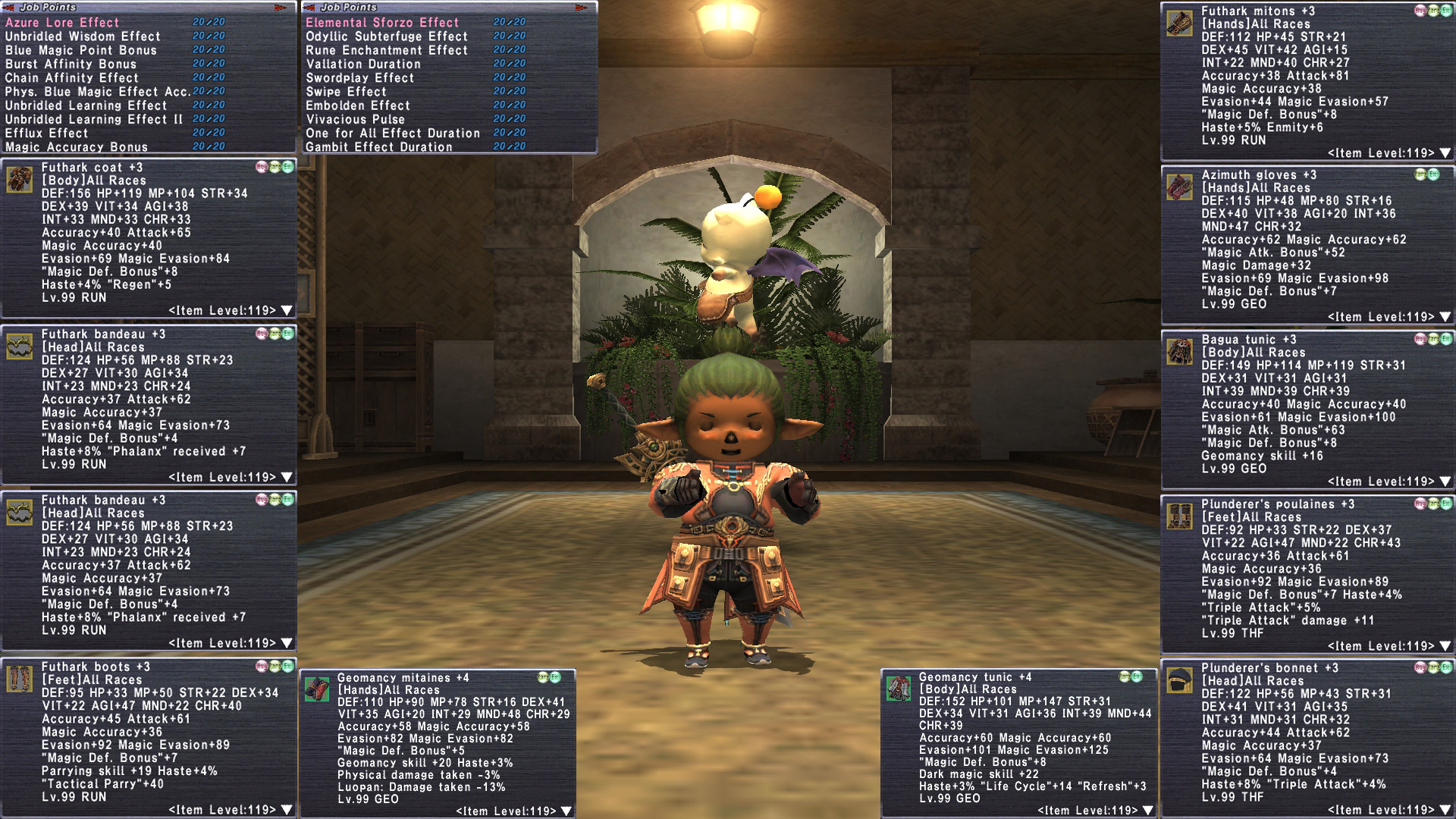
Task: Pick the Efflux Effect job point row
Action: [47, 133]
